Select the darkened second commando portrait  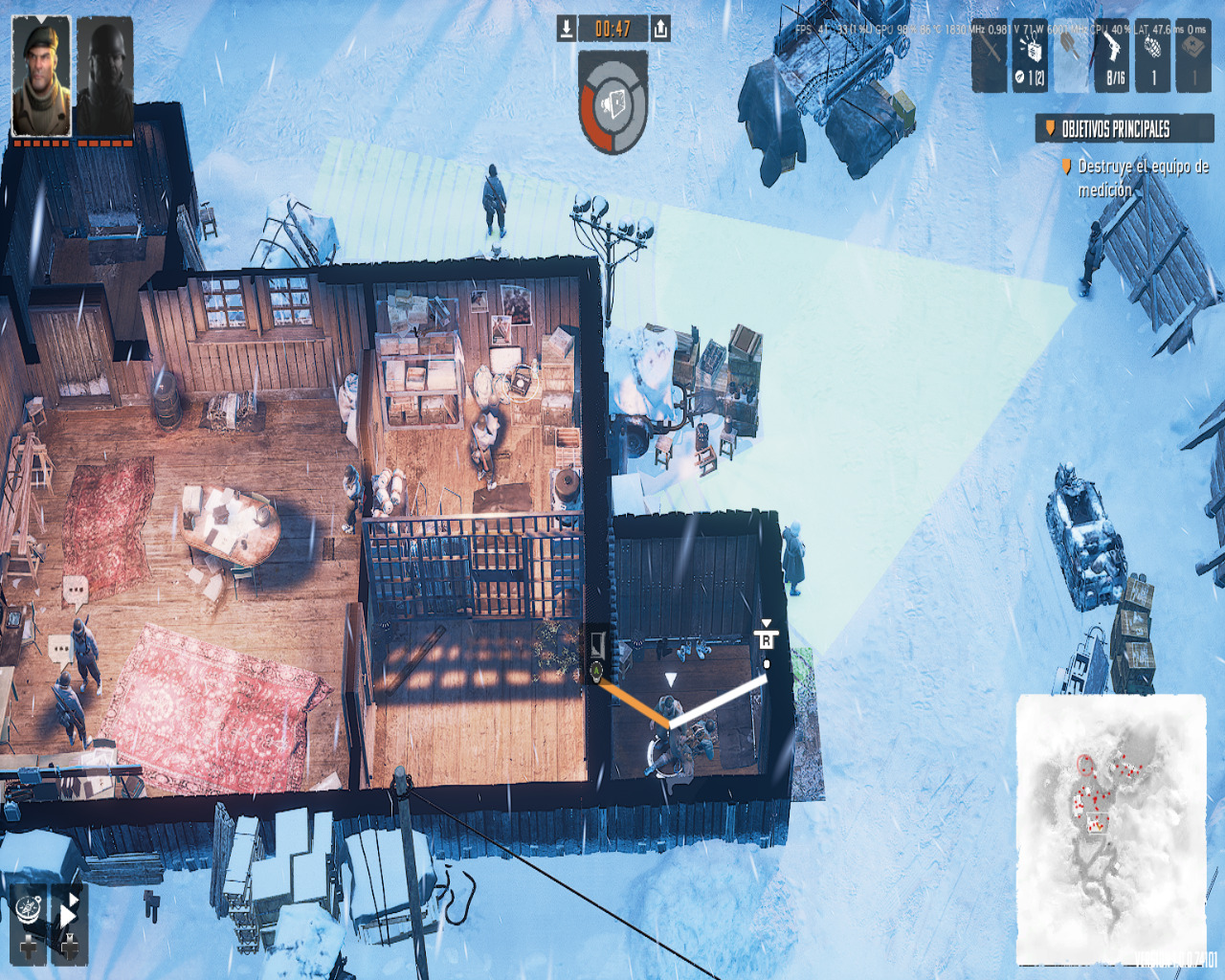point(104,76)
